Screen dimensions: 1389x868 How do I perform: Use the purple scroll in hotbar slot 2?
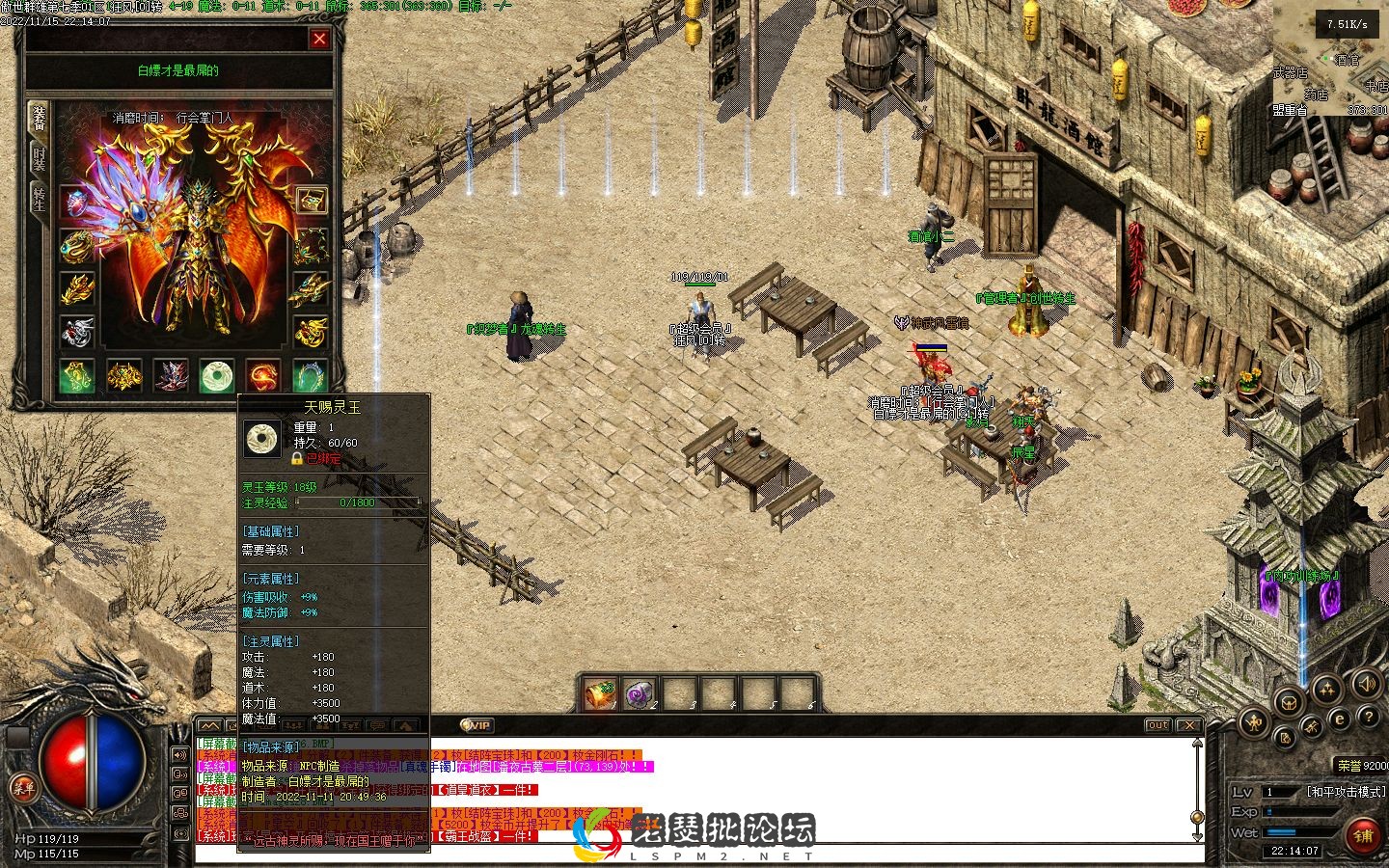point(640,693)
